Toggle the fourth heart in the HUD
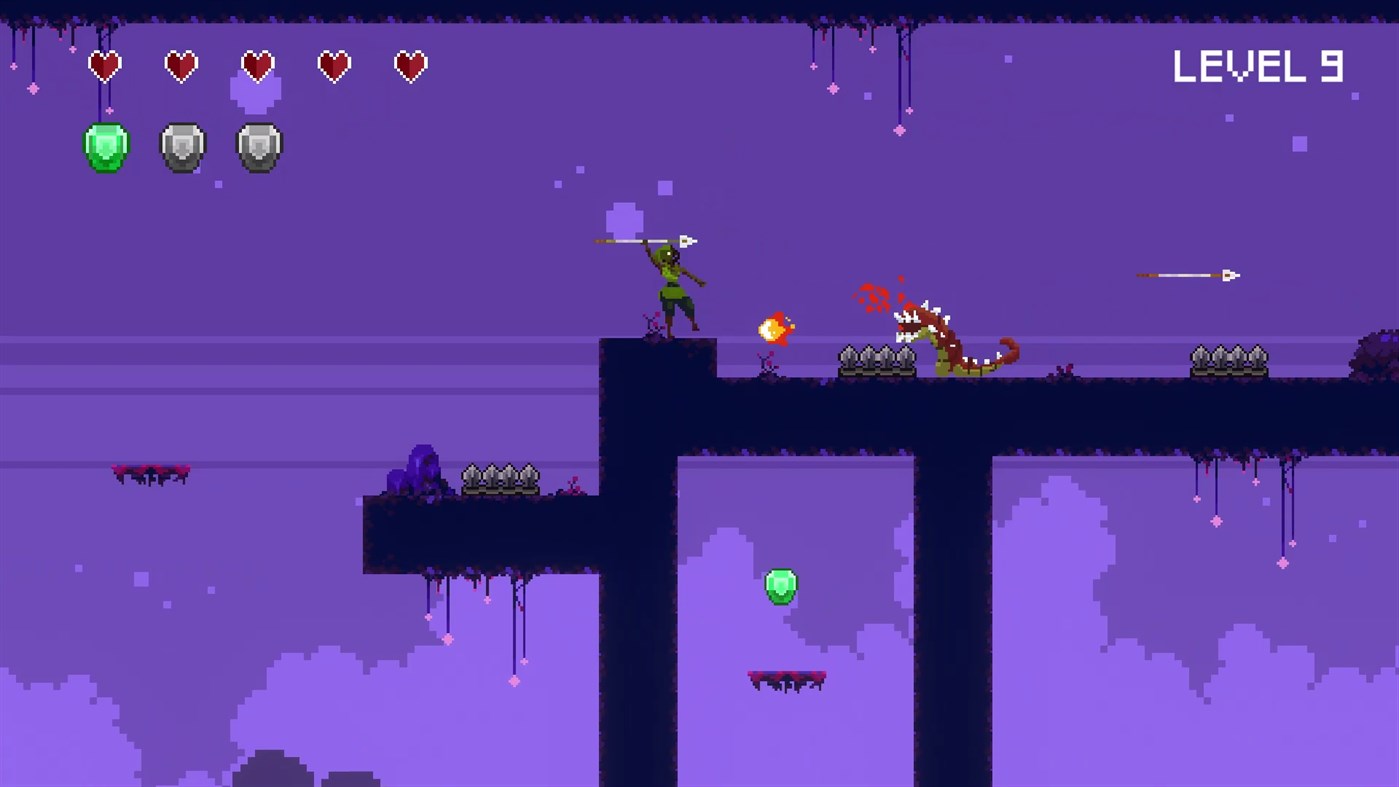 [333, 66]
